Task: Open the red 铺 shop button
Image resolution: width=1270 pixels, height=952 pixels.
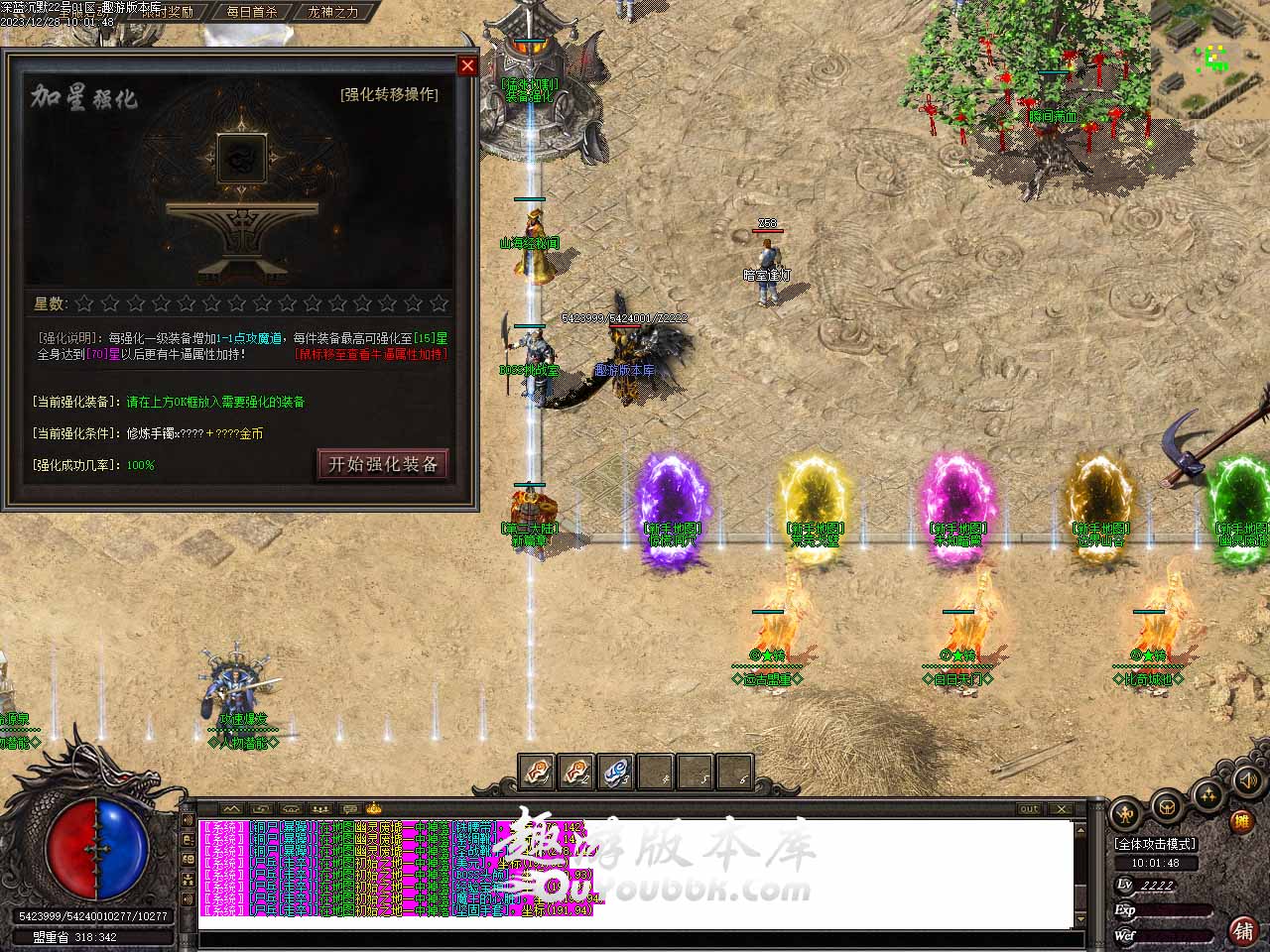Action: click(1242, 930)
